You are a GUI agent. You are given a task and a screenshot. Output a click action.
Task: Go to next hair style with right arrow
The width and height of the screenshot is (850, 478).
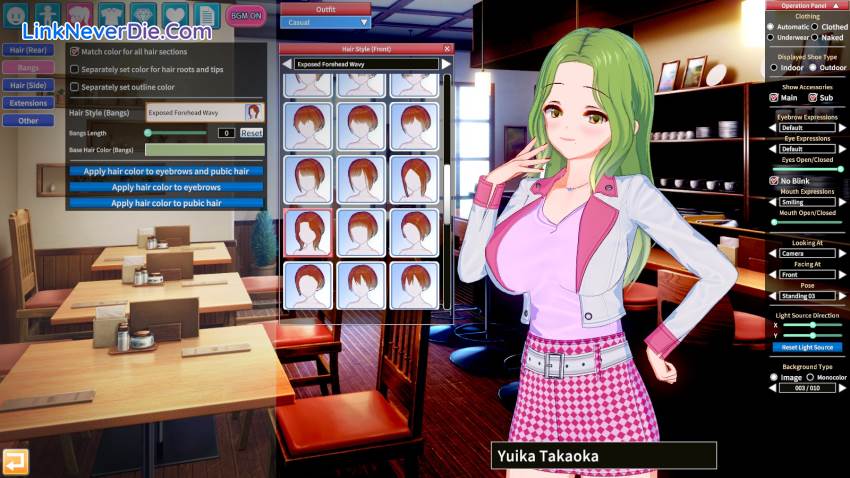click(446, 64)
